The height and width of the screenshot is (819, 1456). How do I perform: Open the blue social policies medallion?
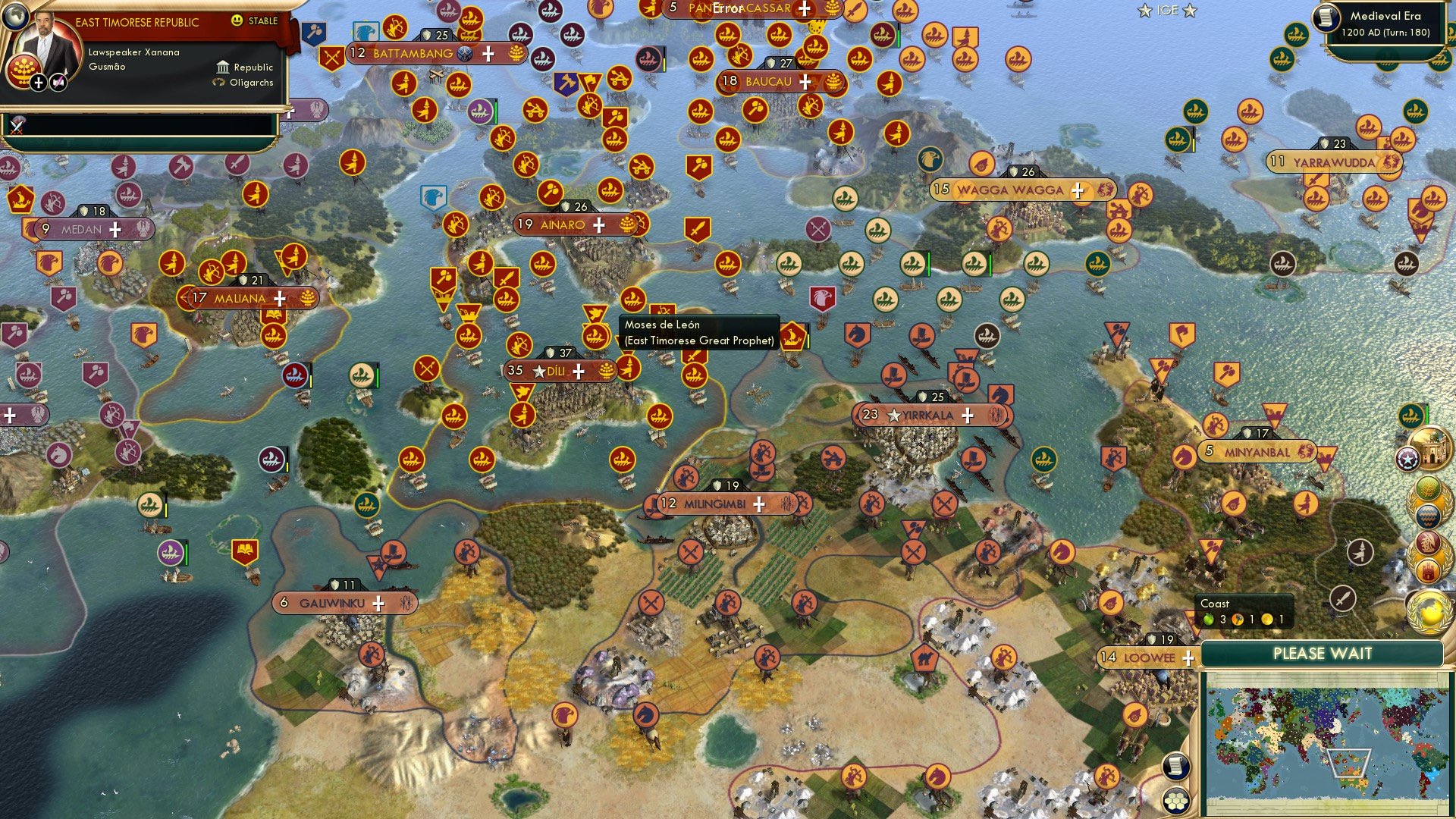coord(1427,516)
